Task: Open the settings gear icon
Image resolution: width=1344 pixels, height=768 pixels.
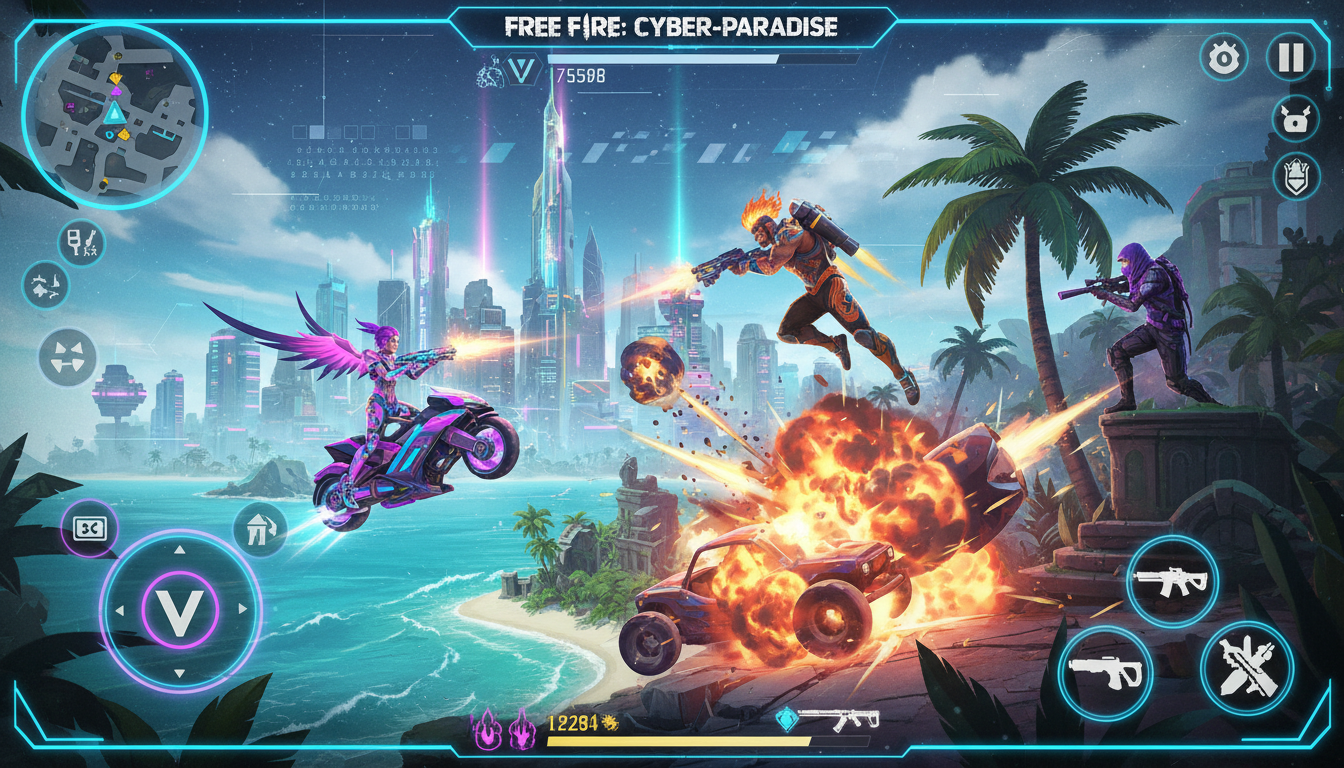Action: (x=1222, y=61)
